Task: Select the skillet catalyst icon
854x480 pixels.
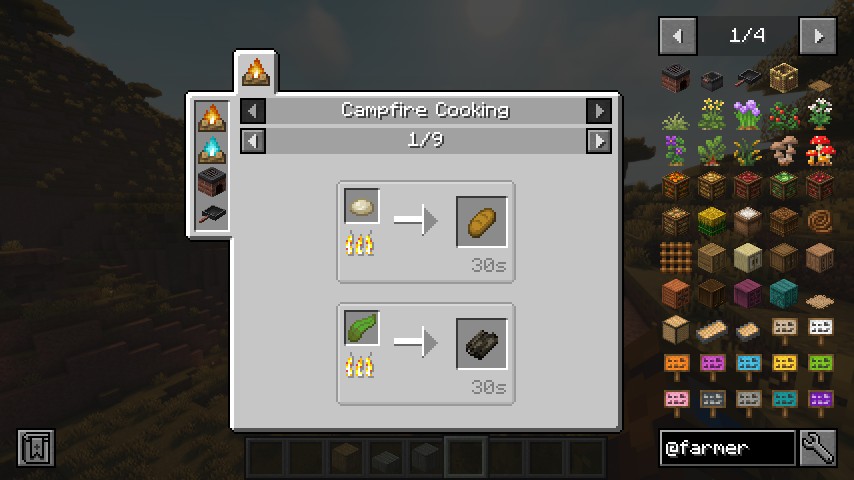Action: click(x=212, y=214)
